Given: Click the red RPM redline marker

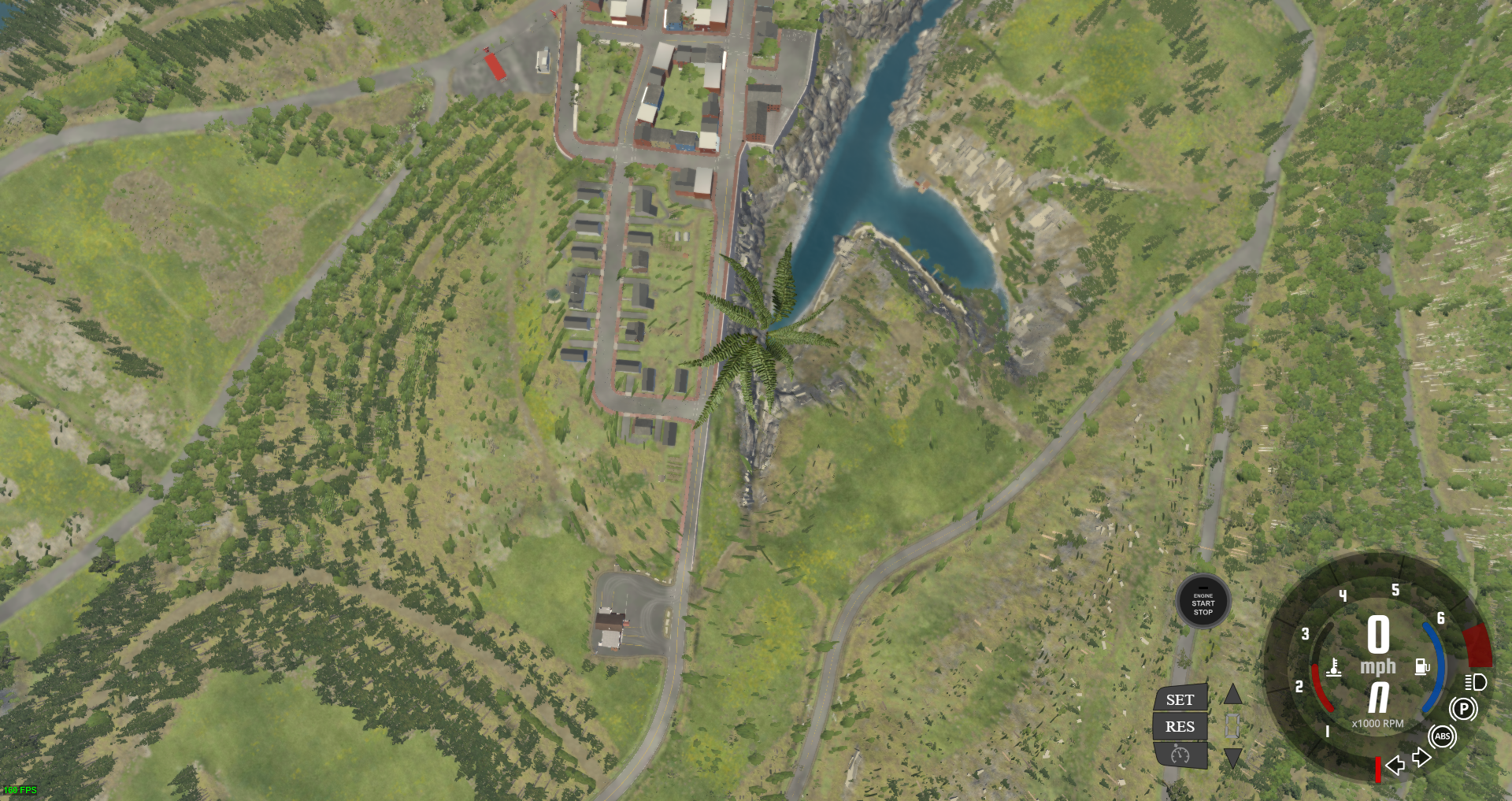Looking at the screenshot, I should click(1377, 768).
